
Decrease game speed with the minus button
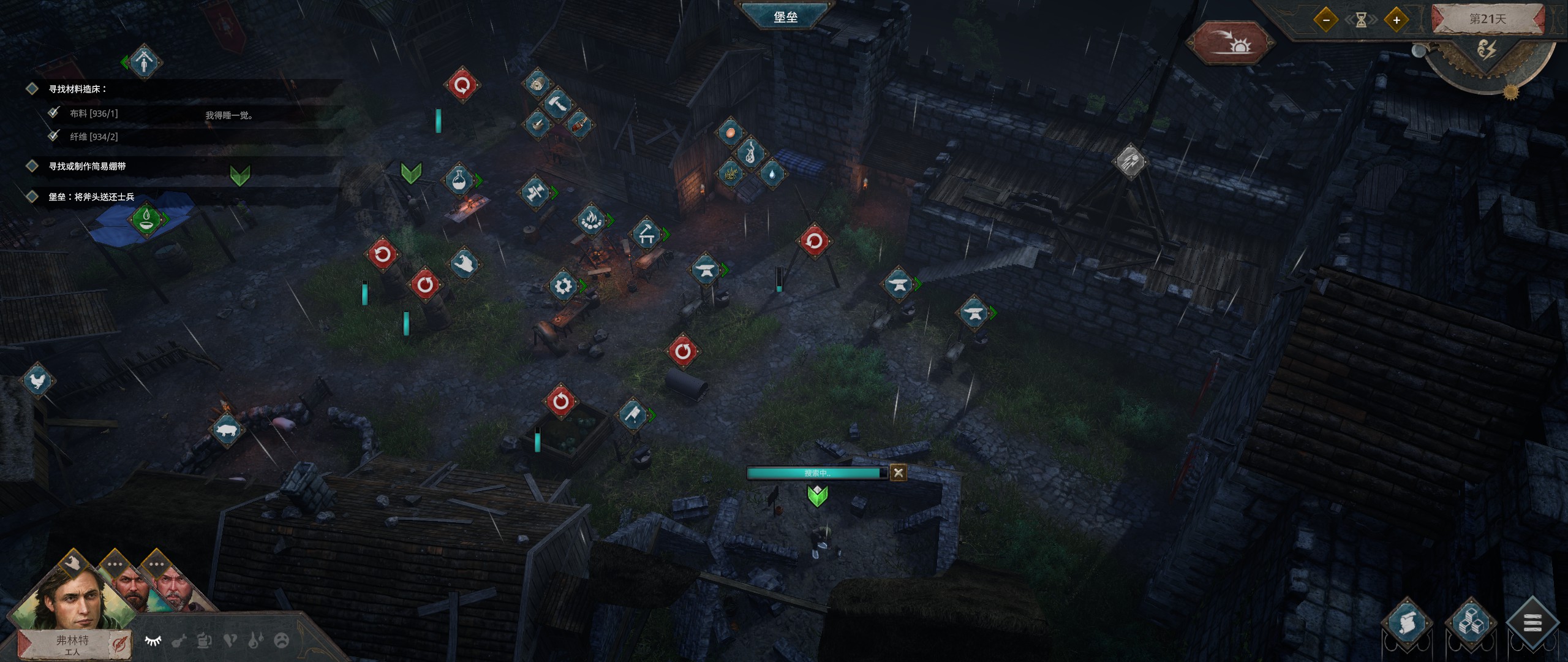click(x=1326, y=20)
